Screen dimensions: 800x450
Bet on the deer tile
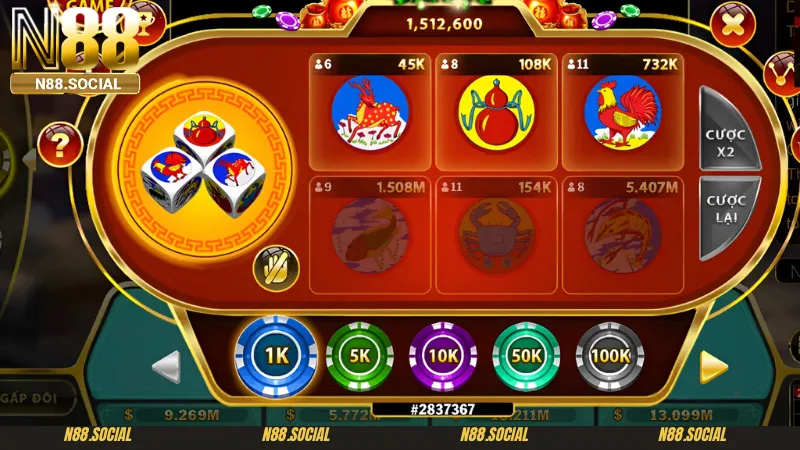(x=370, y=111)
